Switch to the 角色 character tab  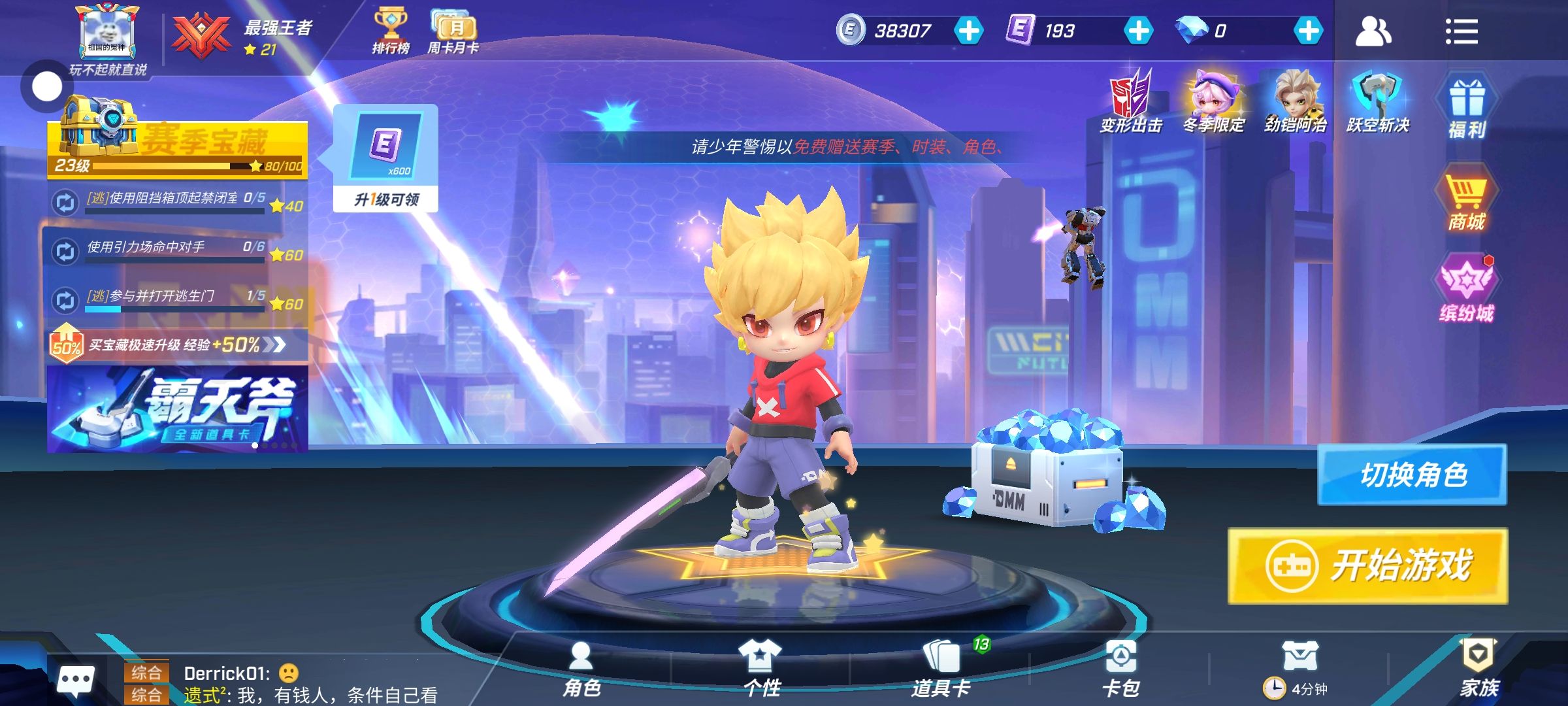click(581, 668)
